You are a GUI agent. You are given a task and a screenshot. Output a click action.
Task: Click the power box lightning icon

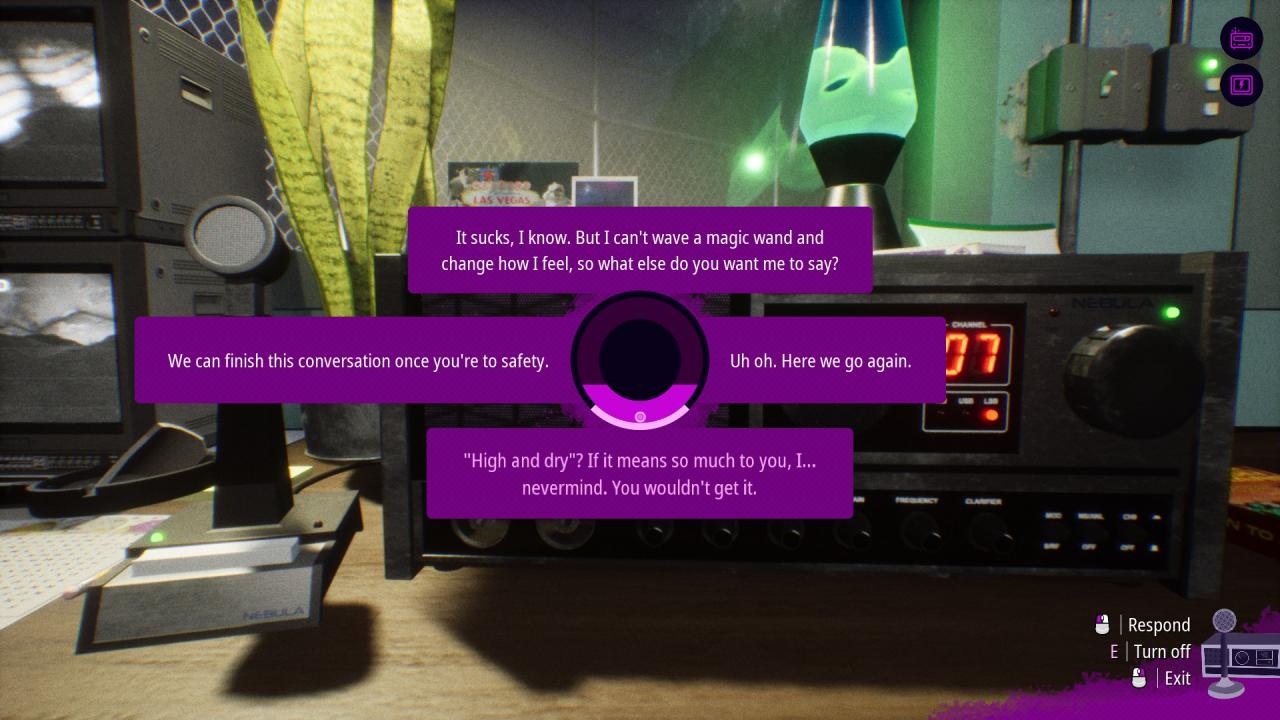[1241, 84]
